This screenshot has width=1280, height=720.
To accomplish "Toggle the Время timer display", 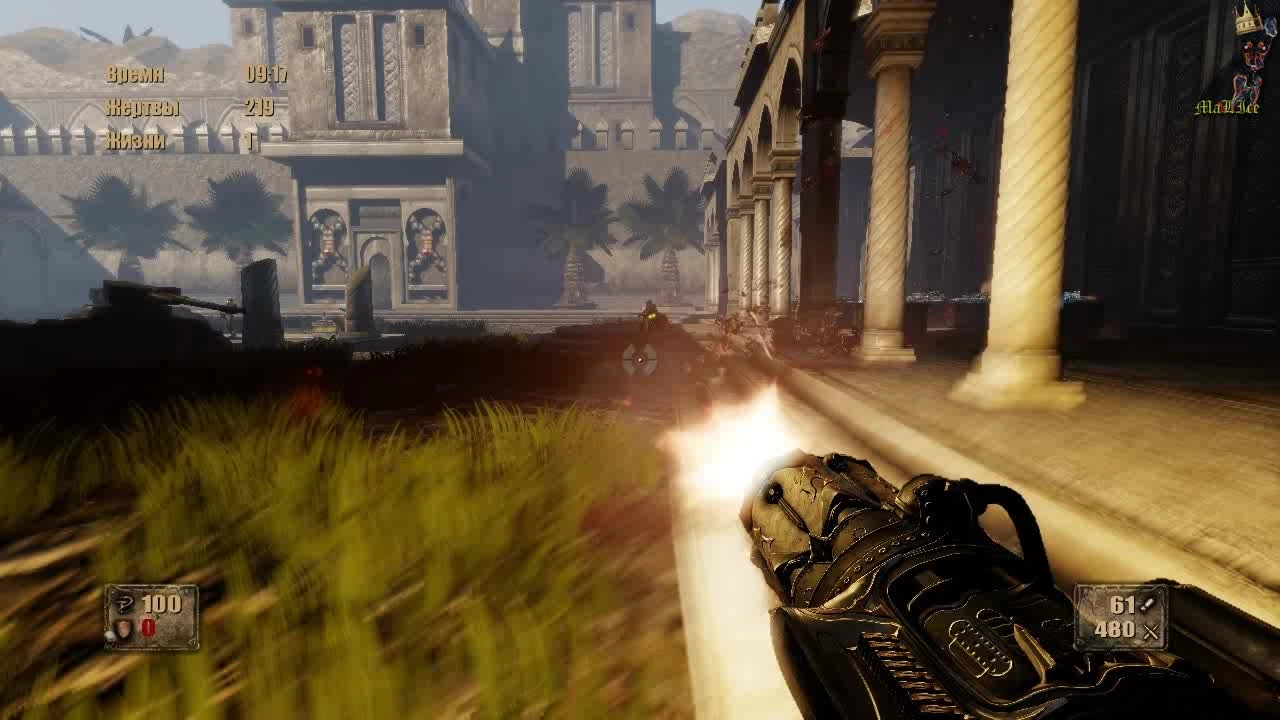I will point(137,73).
